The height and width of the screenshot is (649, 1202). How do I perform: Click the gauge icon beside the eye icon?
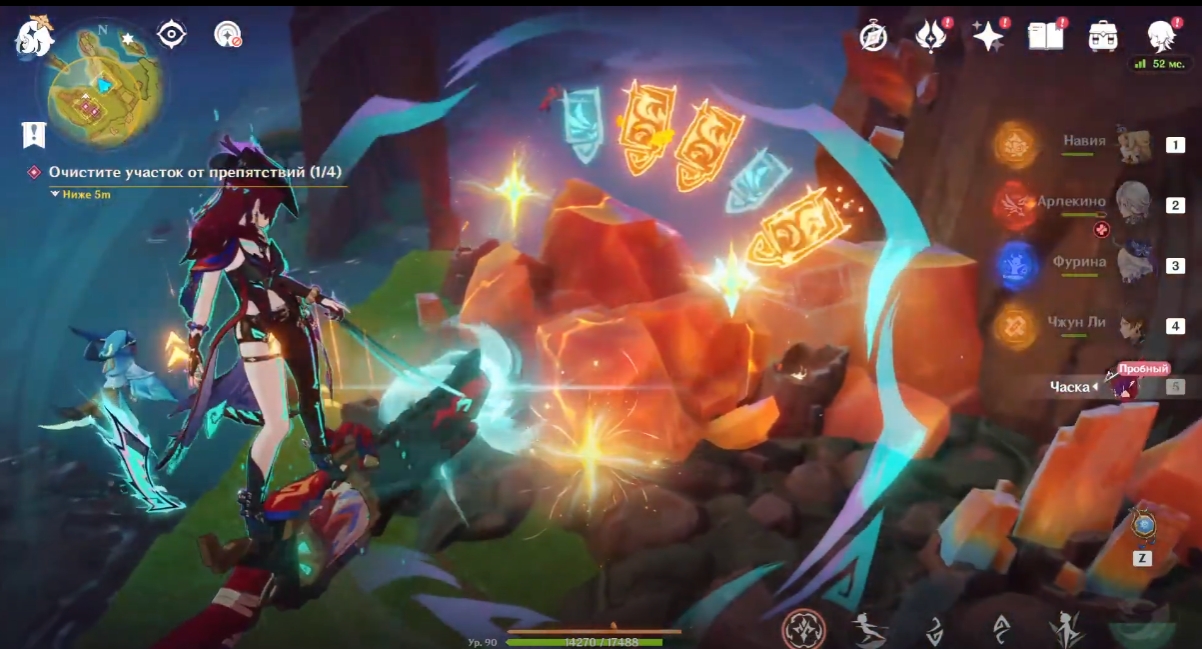pos(228,35)
